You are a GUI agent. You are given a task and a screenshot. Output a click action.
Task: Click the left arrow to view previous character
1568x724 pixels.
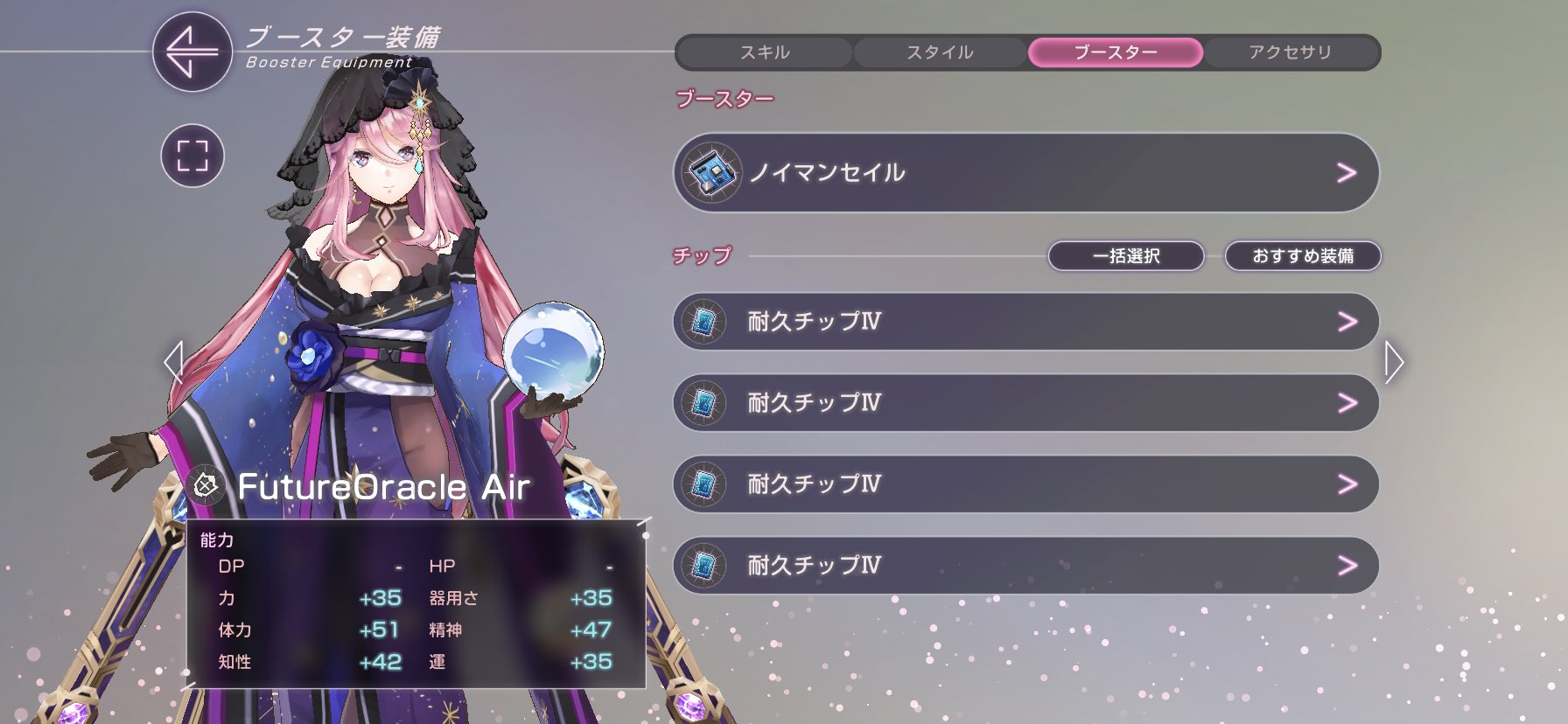[x=171, y=363]
